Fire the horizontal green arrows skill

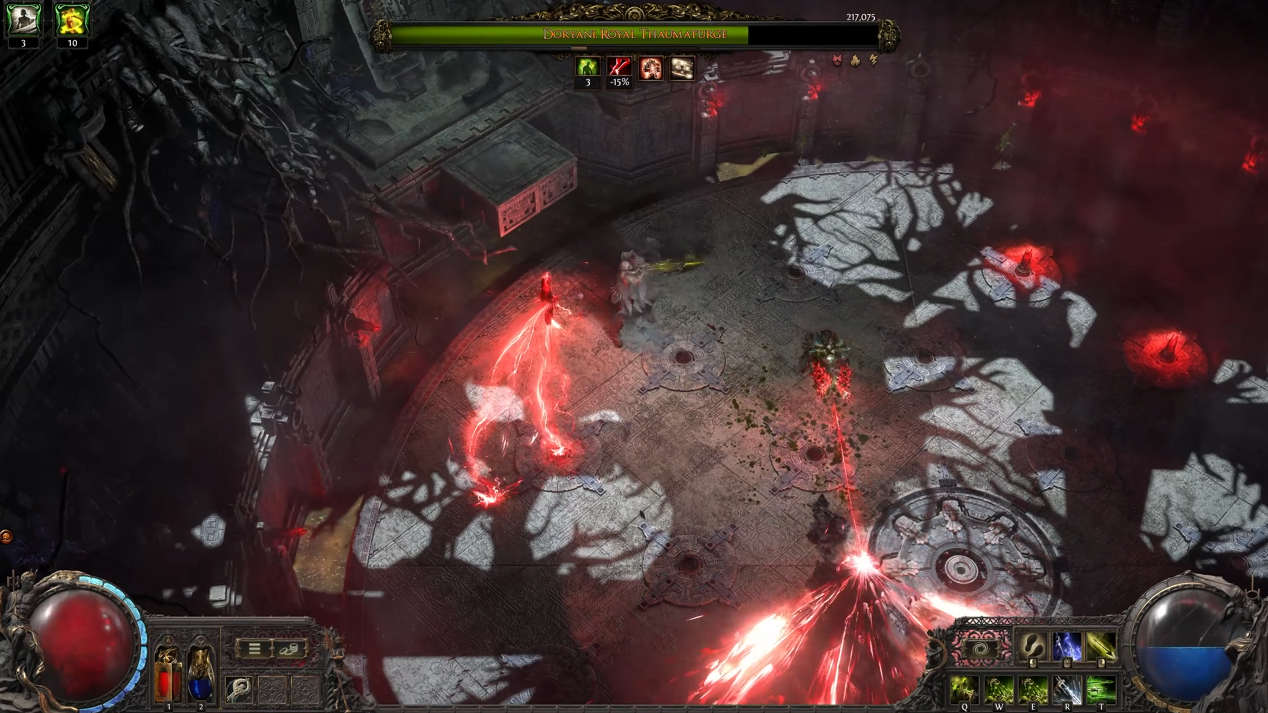click(1101, 689)
